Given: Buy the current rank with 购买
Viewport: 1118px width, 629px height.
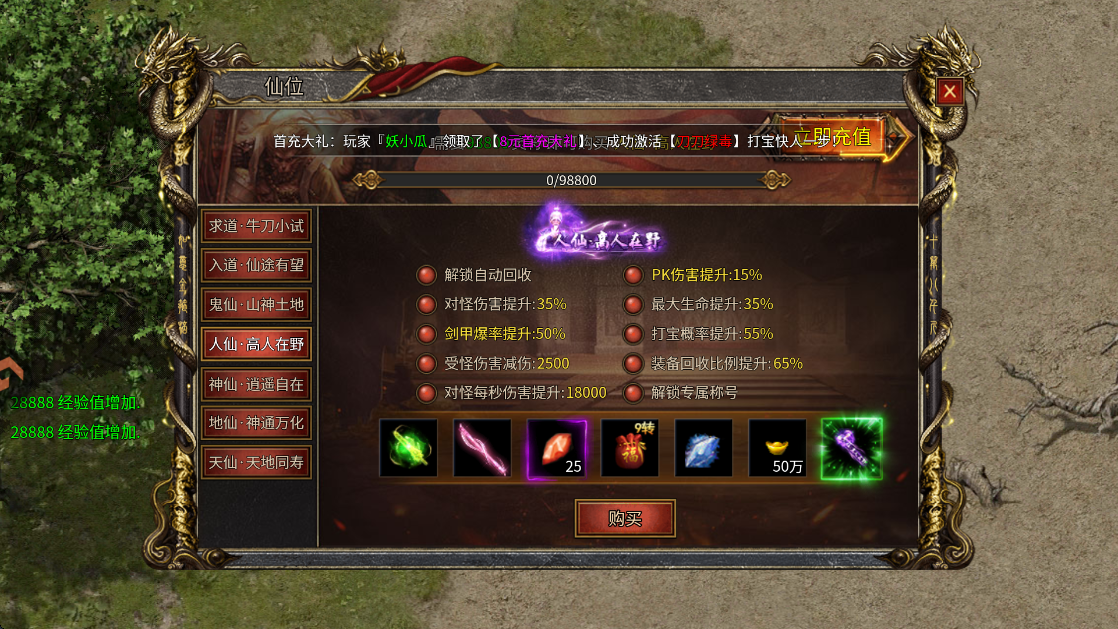Looking at the screenshot, I should tap(625, 519).
